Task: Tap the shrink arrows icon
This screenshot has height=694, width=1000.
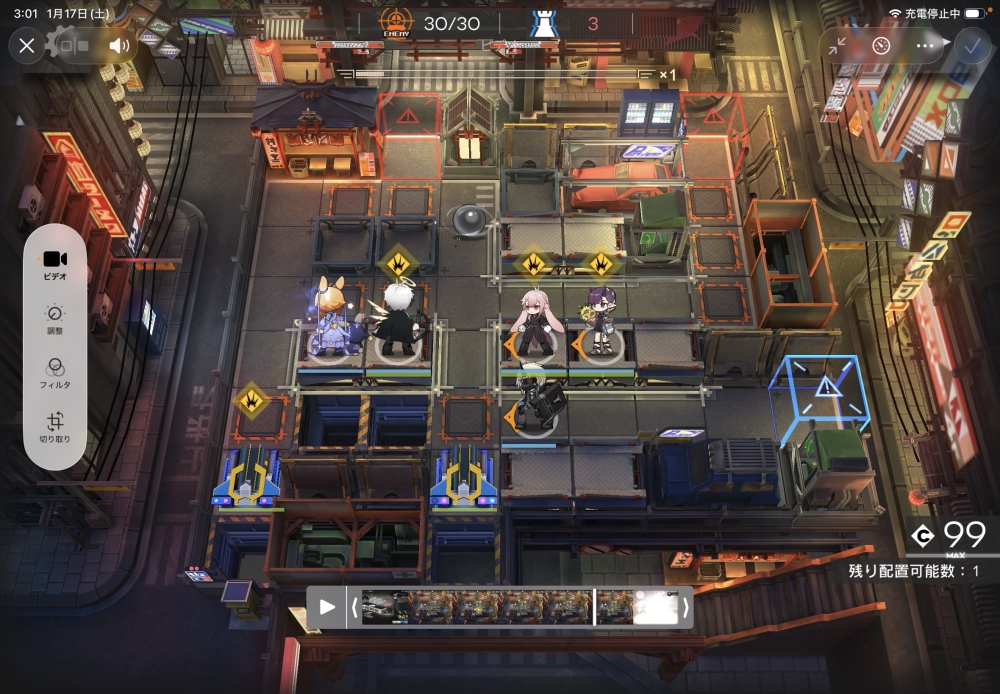Action: [838, 45]
